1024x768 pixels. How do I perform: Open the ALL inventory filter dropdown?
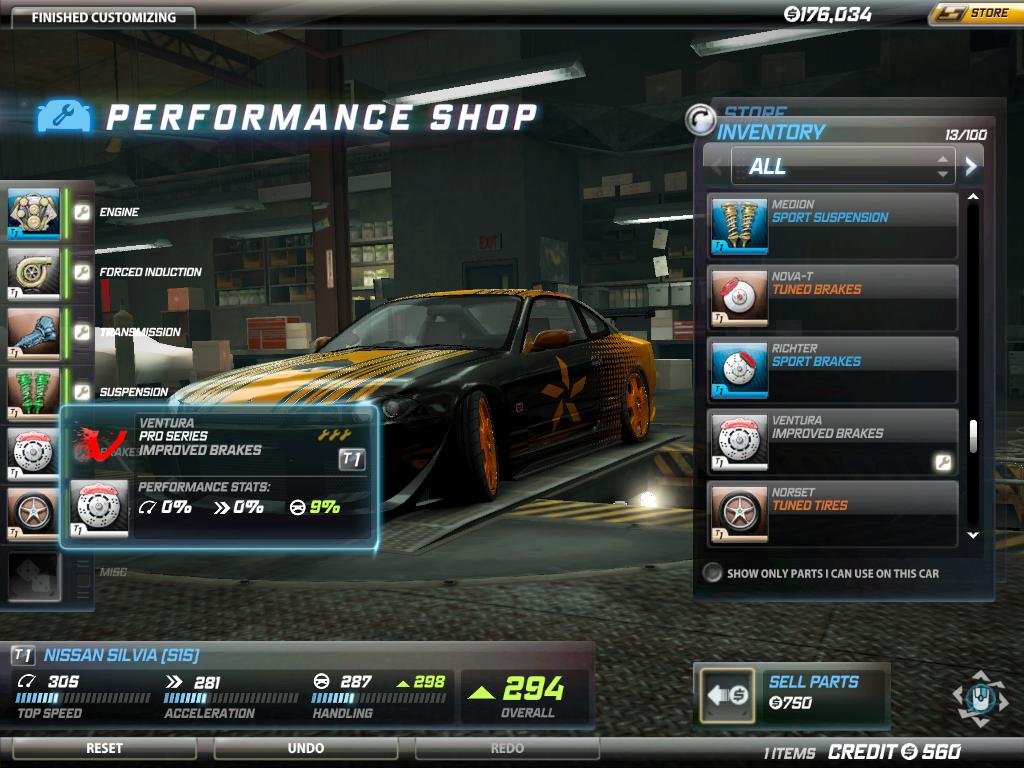click(842, 166)
